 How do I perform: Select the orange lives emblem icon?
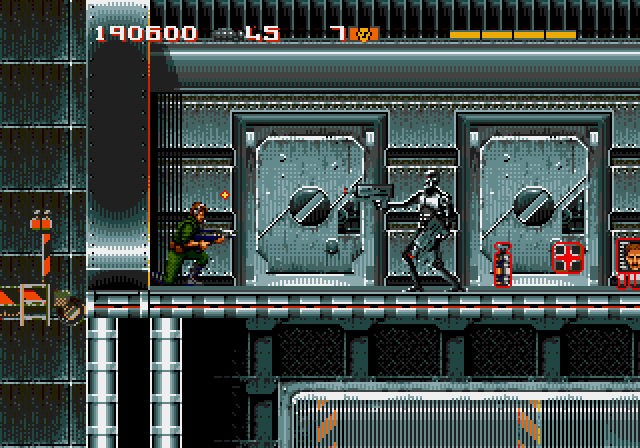coord(365,34)
